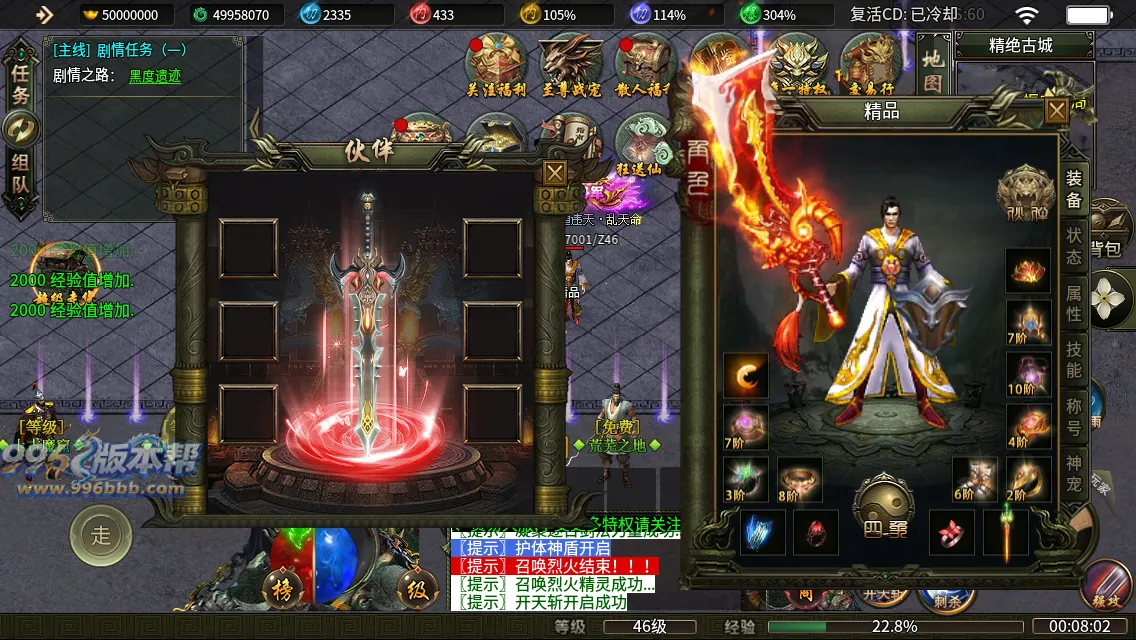Follow the 黑度遗迹 quest link
The width and height of the screenshot is (1136, 640).
coord(155,76)
